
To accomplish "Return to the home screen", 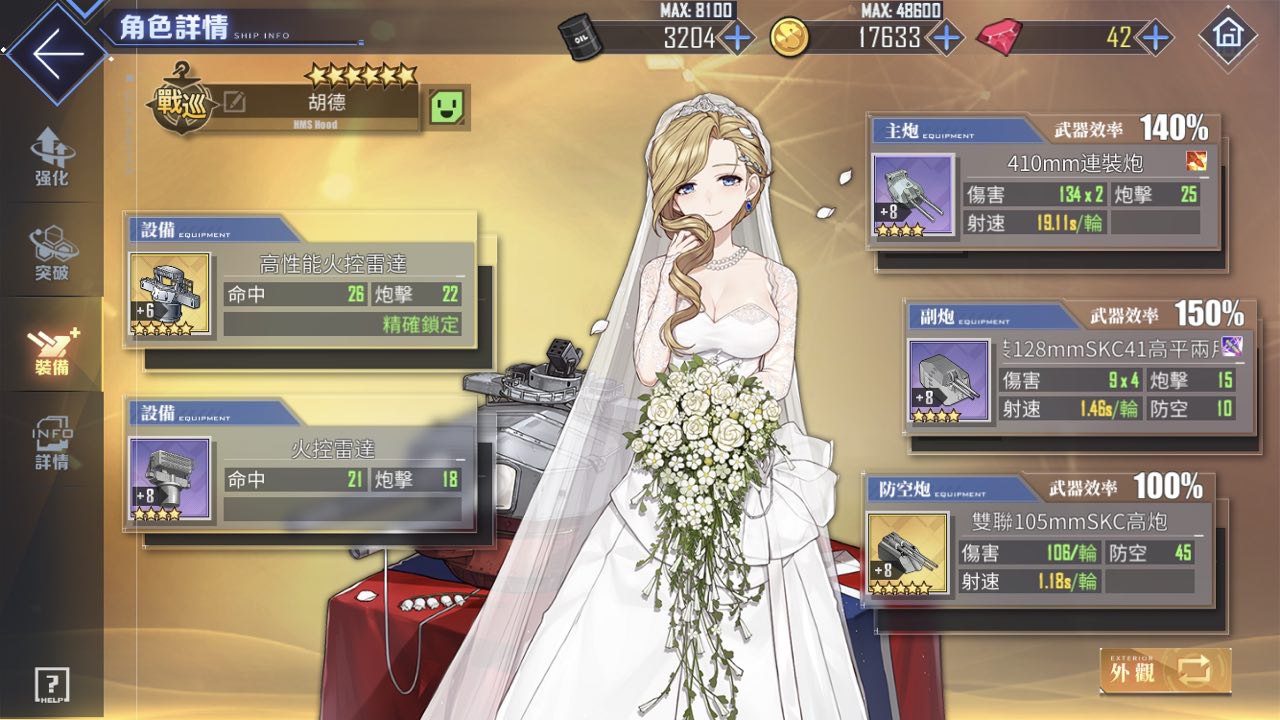I will tap(1227, 37).
